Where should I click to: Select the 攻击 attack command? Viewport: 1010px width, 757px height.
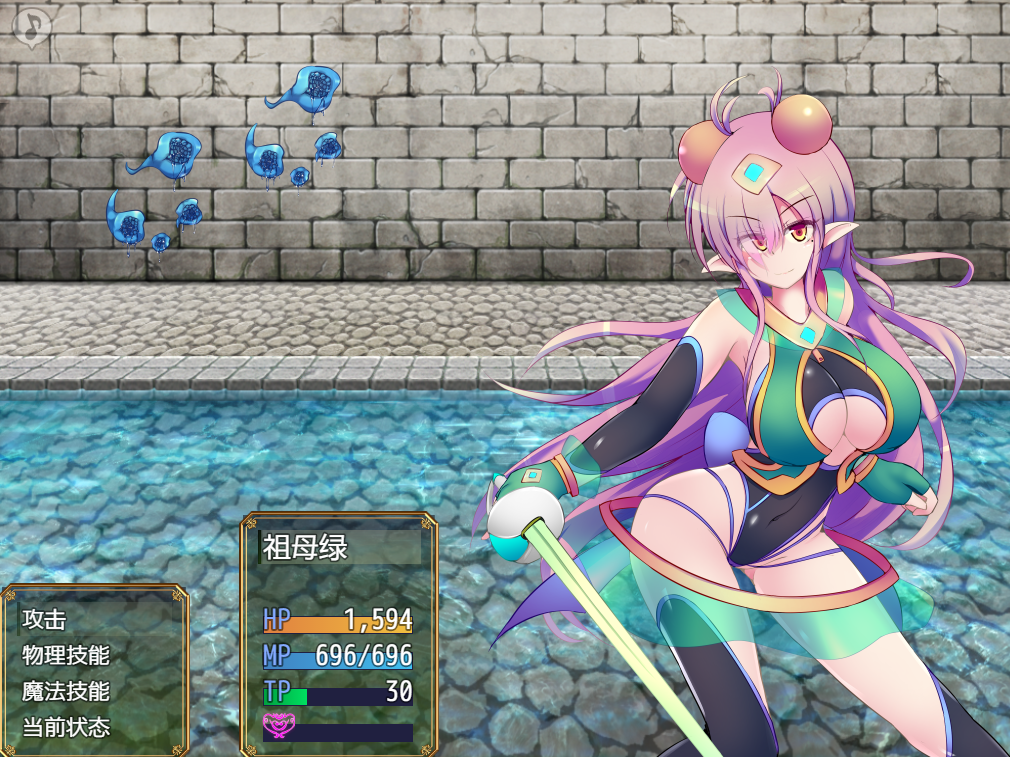(45, 620)
